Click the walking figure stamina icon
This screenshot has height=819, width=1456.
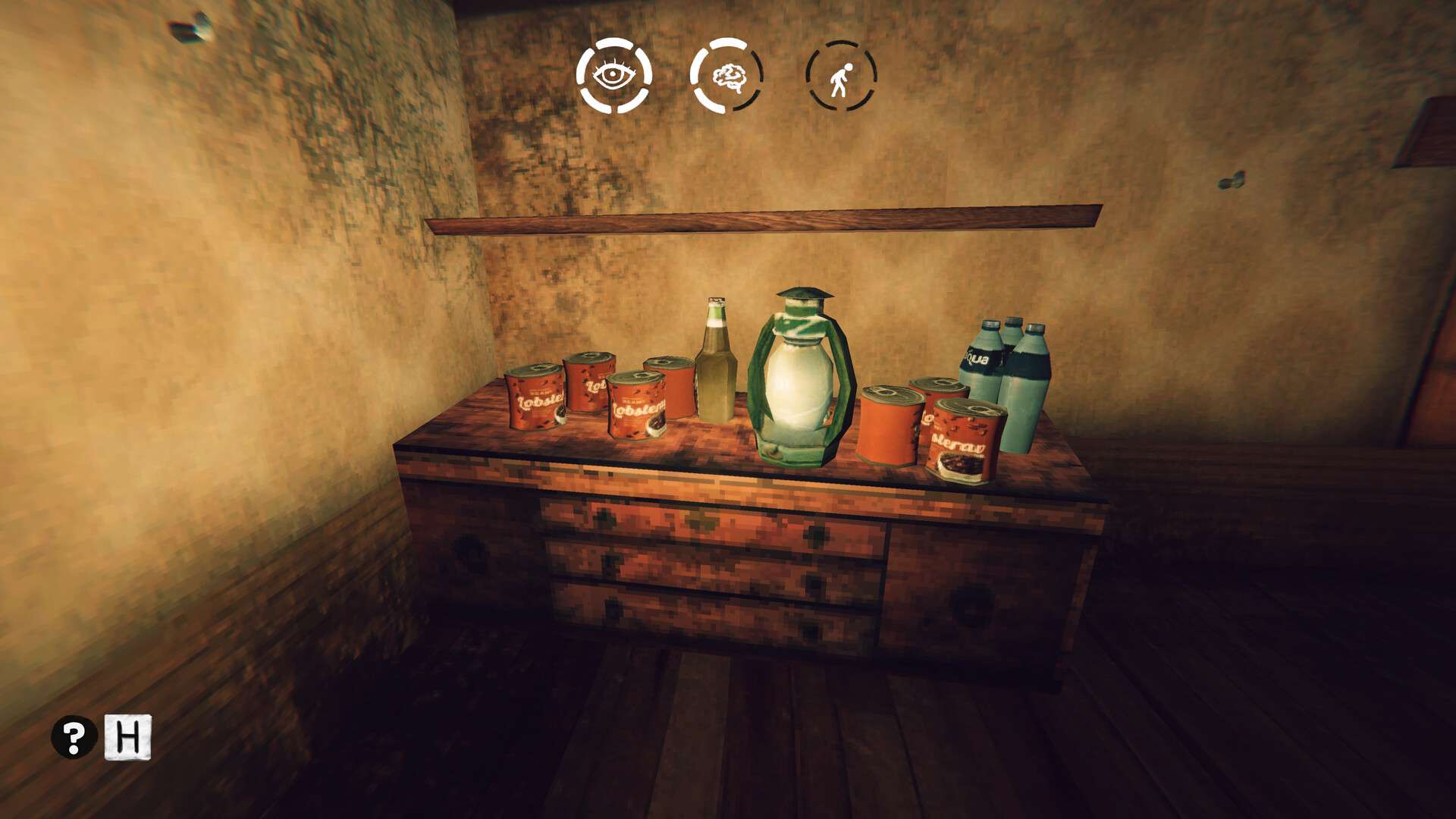coord(841,76)
